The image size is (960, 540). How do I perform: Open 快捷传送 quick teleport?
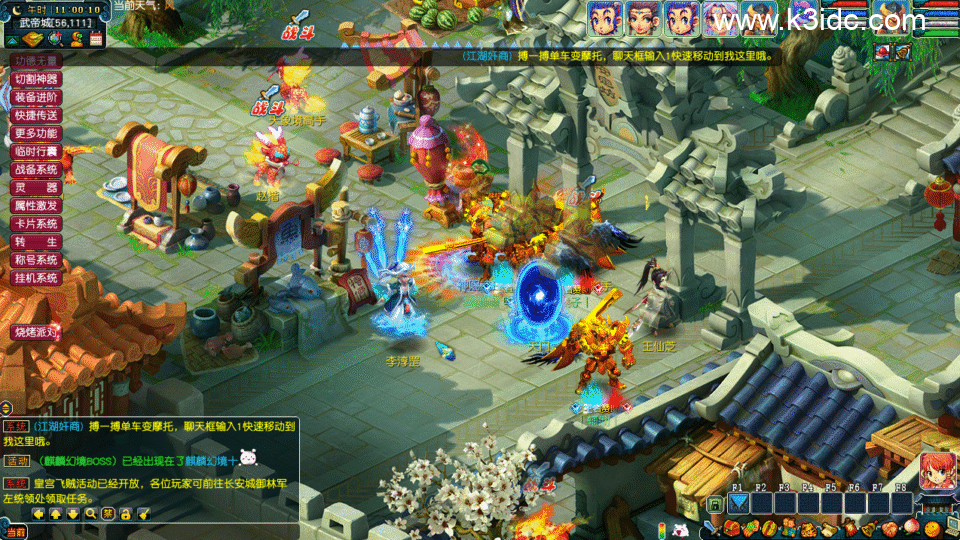pyautogui.click(x=37, y=115)
